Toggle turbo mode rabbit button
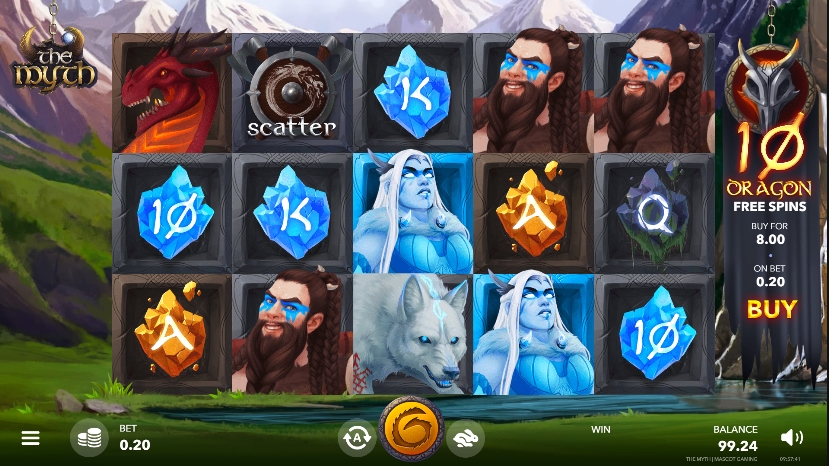Screen dimensions: 829x466 click(466, 437)
